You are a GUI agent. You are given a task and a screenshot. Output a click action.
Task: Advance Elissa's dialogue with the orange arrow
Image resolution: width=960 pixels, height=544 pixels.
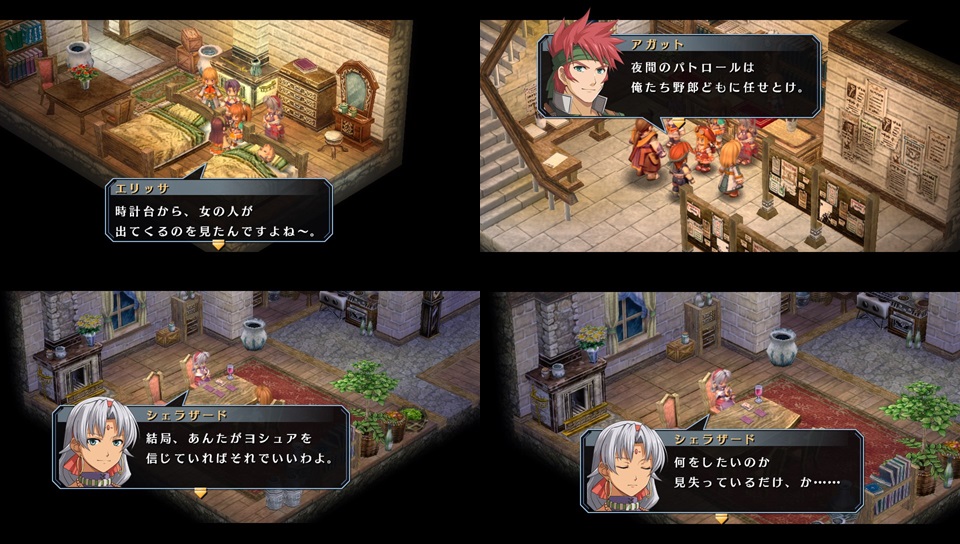219,243
